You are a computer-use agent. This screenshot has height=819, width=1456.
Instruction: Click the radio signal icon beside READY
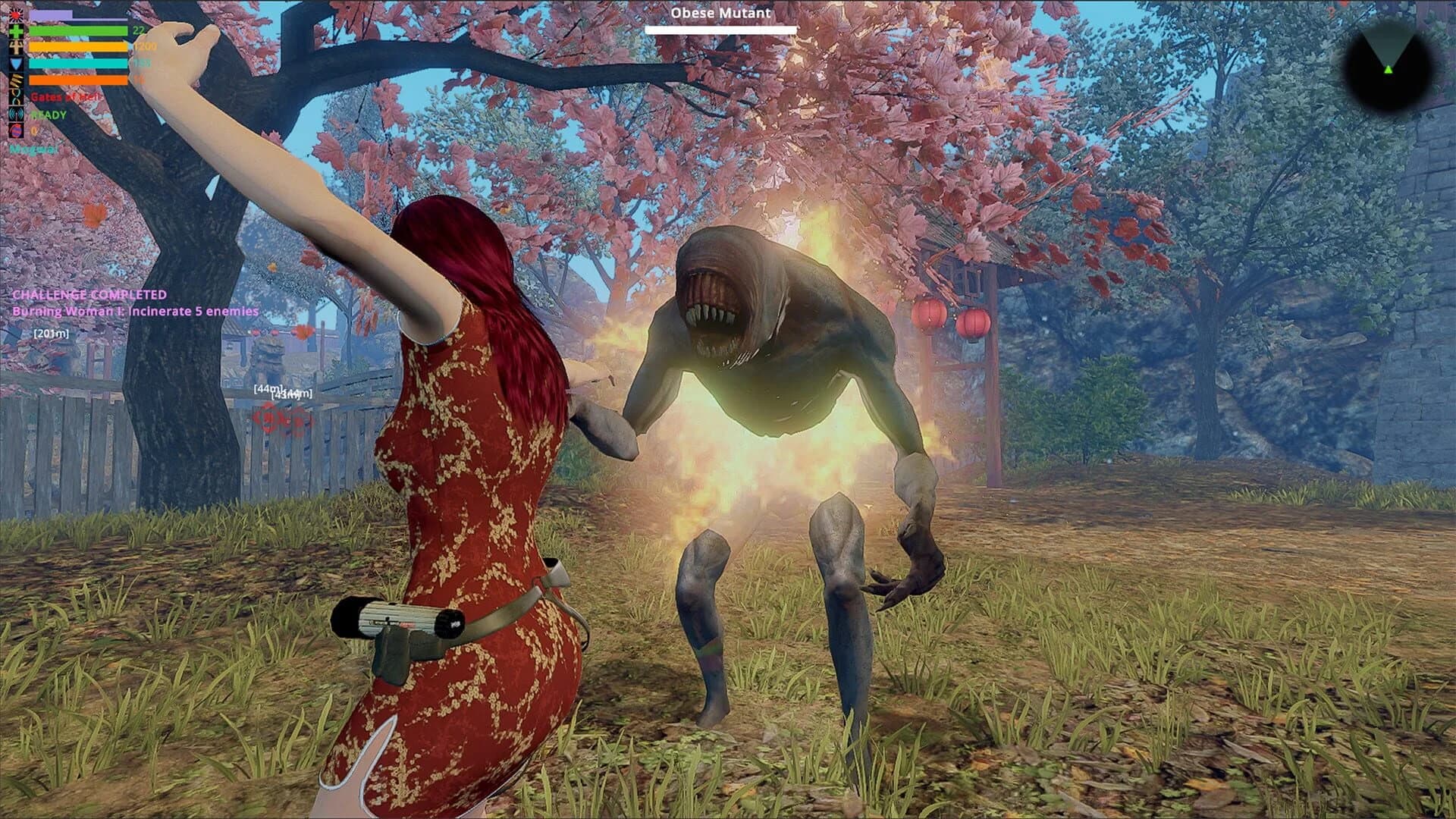[x=16, y=114]
